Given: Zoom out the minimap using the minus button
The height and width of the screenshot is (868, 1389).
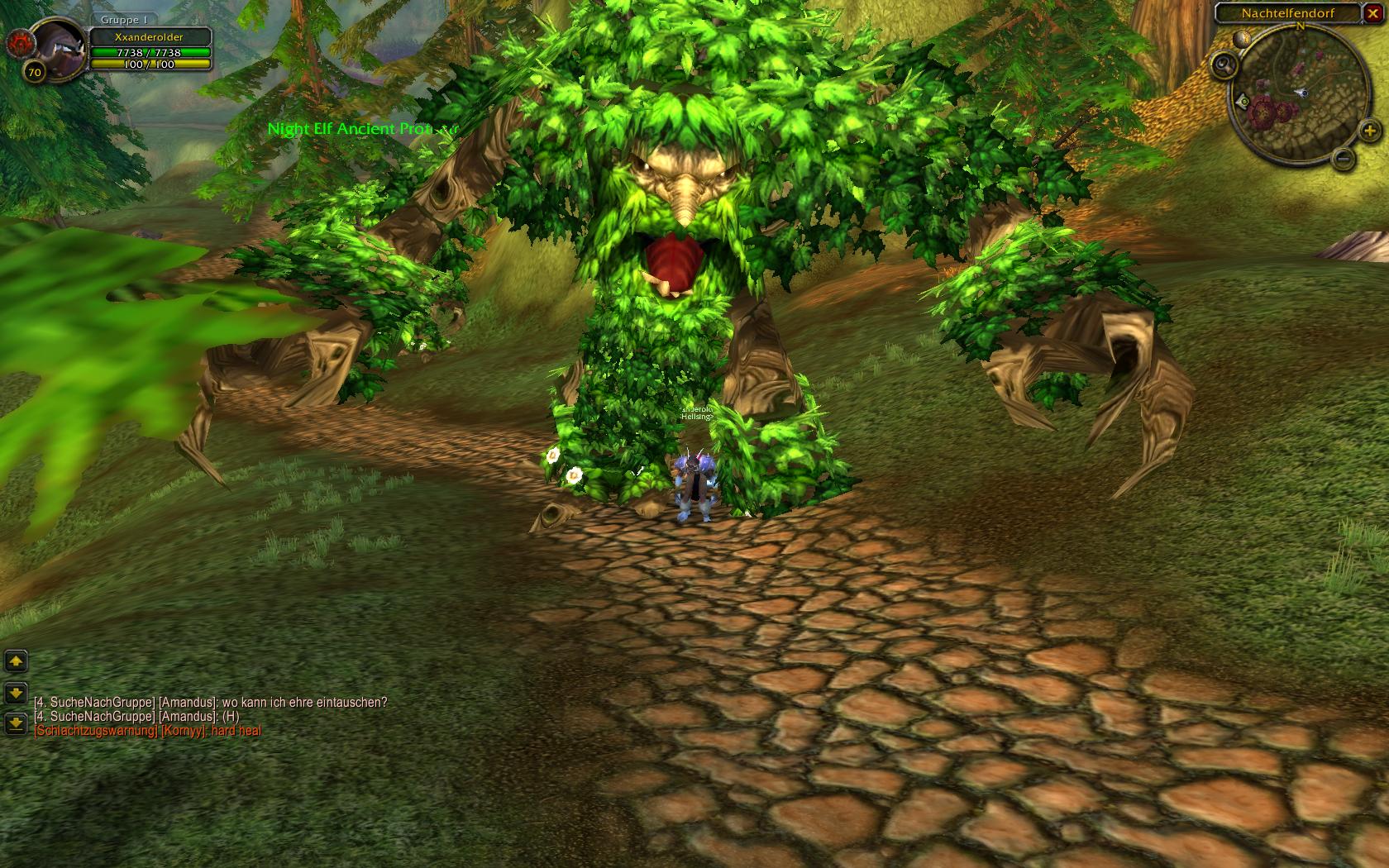Looking at the screenshot, I should (1344, 158).
